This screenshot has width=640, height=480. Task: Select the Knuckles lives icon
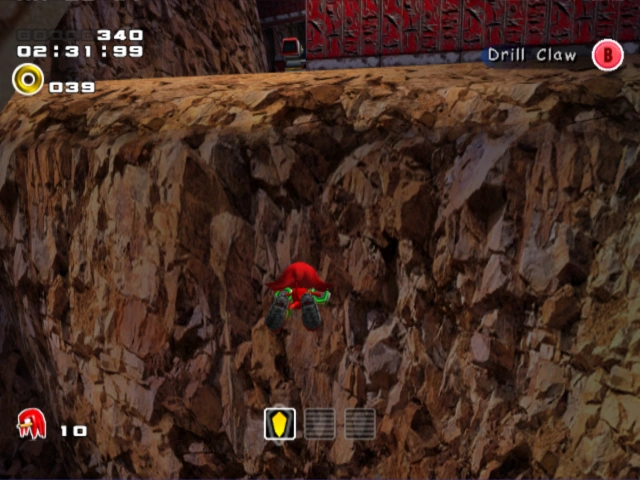pos(31,424)
